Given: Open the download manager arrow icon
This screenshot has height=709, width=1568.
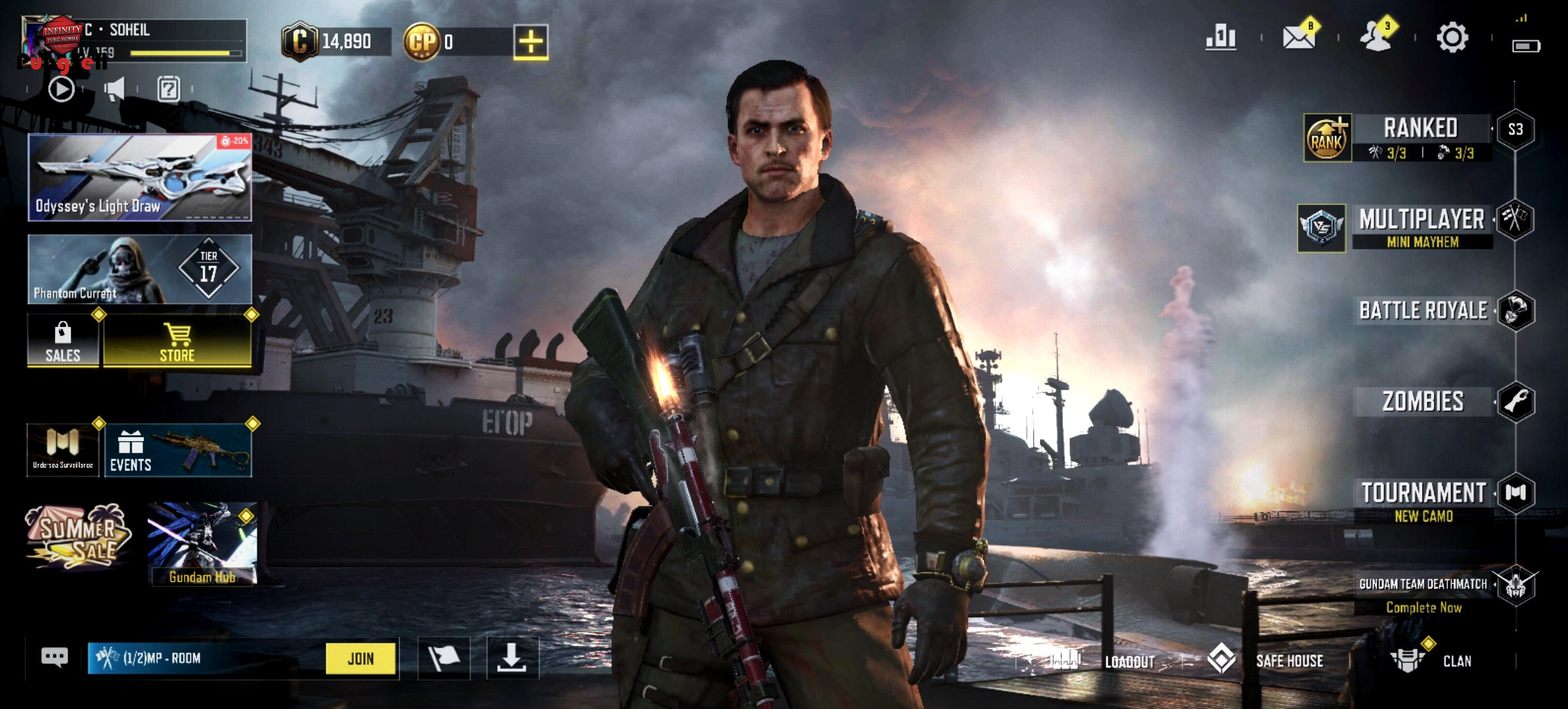Looking at the screenshot, I should tap(512, 658).
